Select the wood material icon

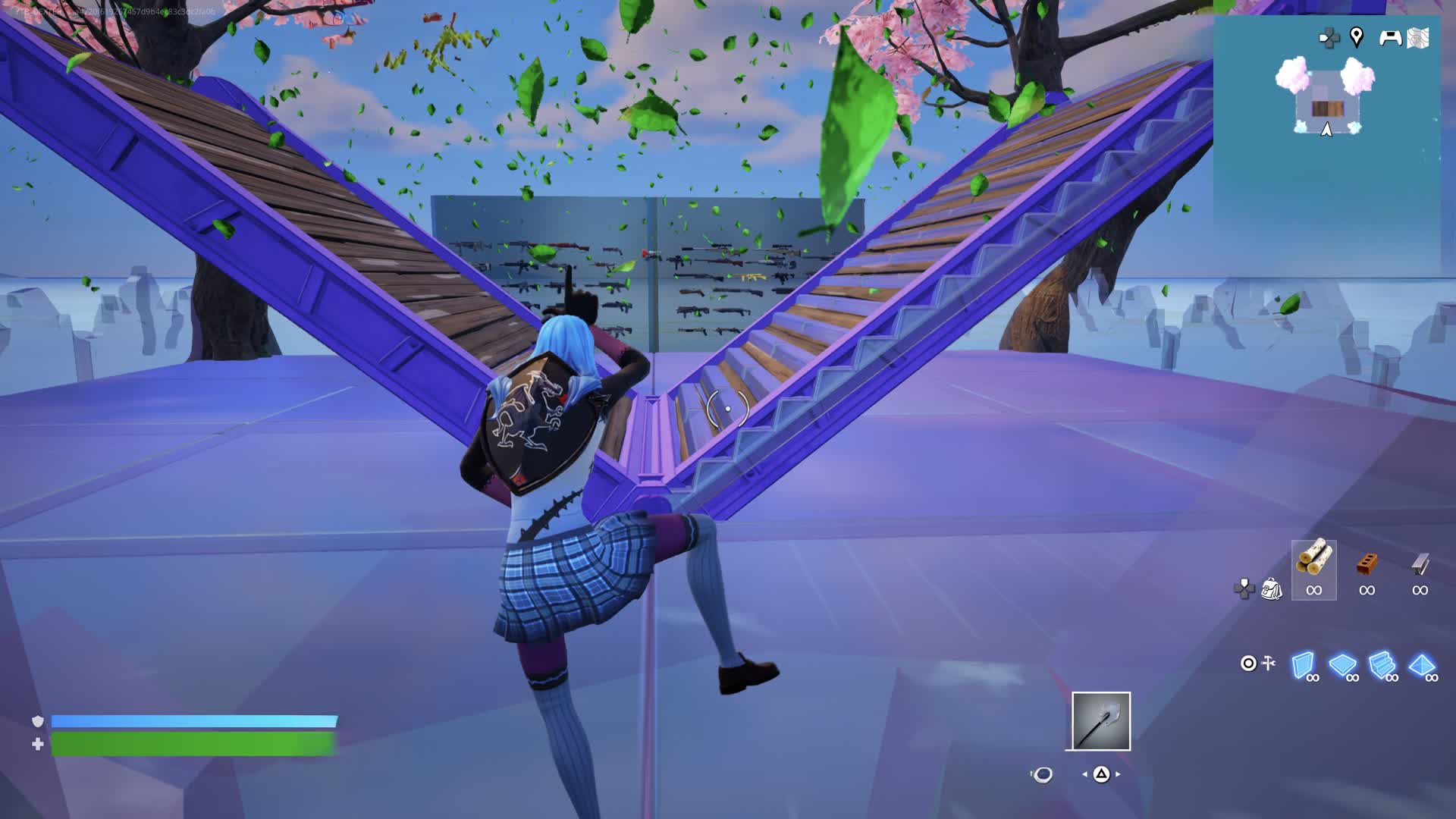click(x=1314, y=565)
